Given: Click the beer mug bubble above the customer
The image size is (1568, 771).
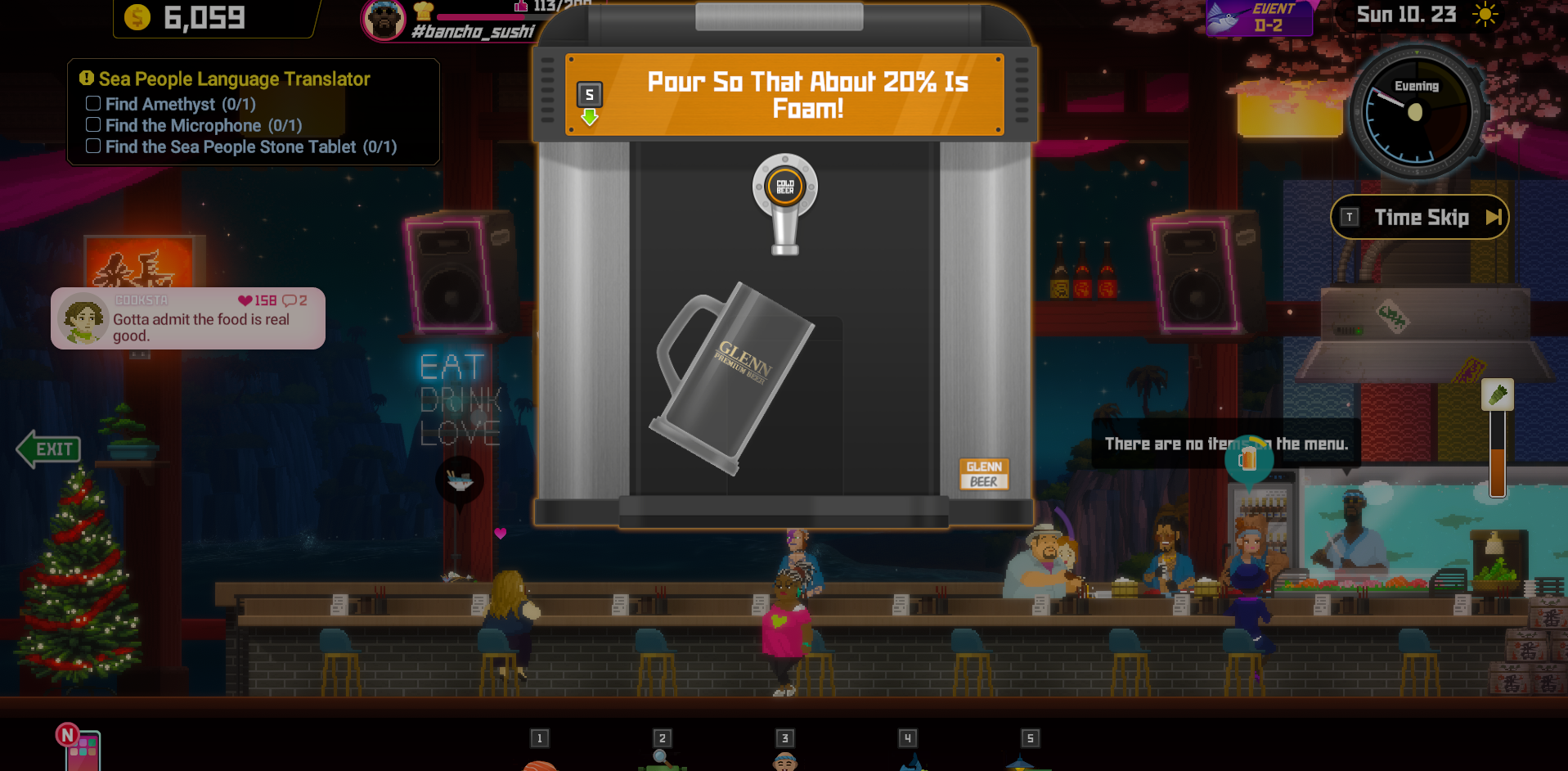Looking at the screenshot, I should tap(1249, 458).
